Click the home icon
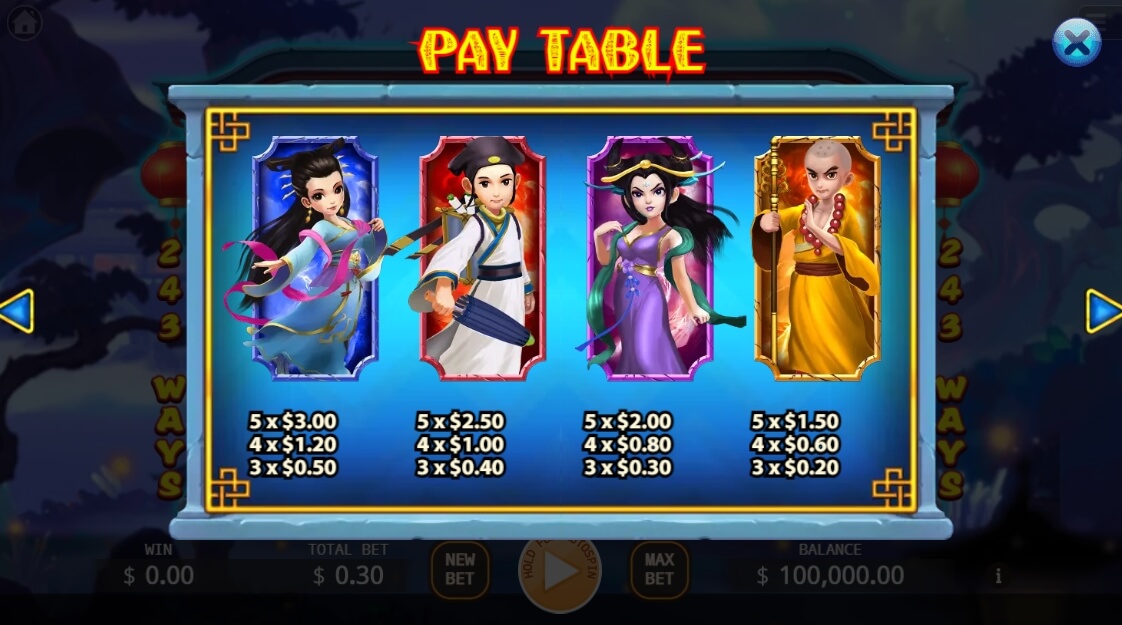This screenshot has height=625, width=1122. point(24,21)
